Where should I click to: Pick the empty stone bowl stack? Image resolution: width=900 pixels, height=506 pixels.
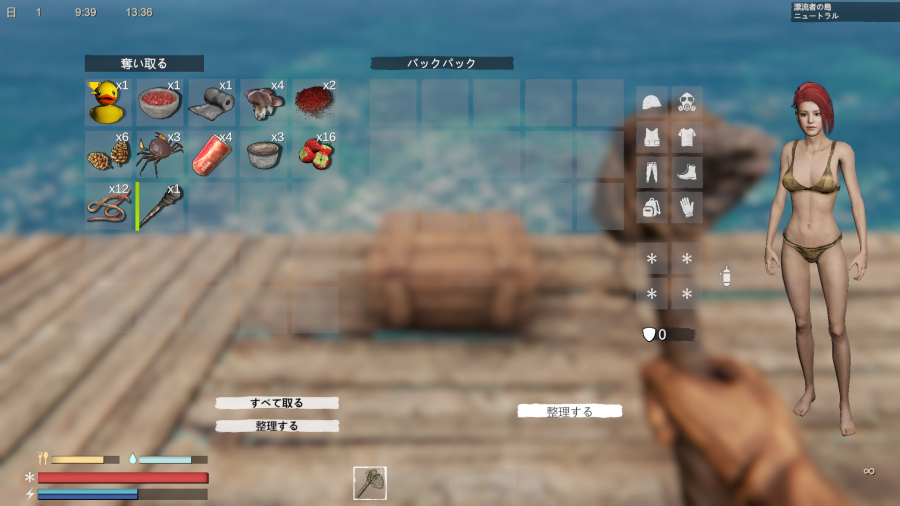(x=264, y=154)
